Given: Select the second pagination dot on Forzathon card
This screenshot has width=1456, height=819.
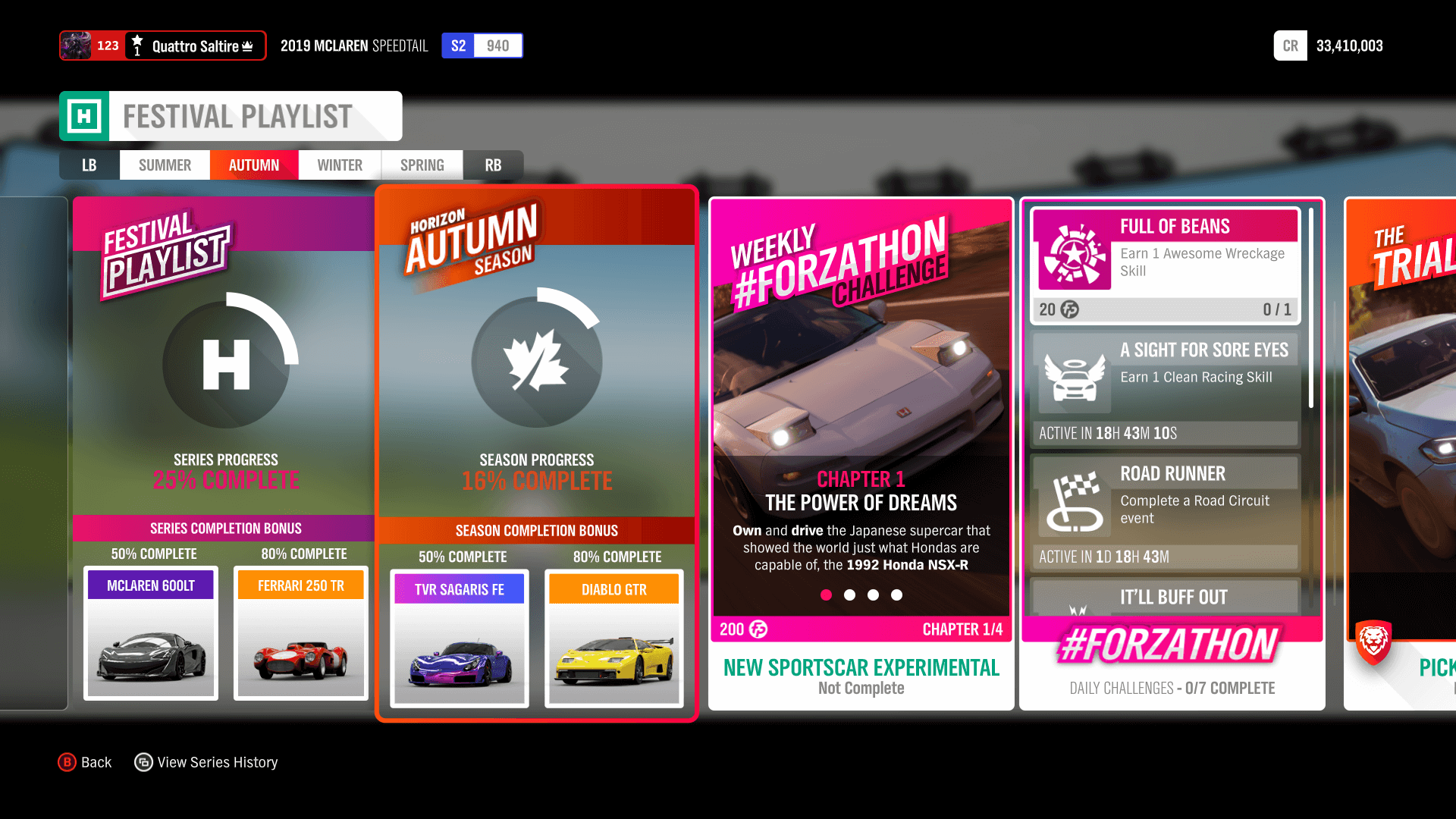Looking at the screenshot, I should coord(849,595).
